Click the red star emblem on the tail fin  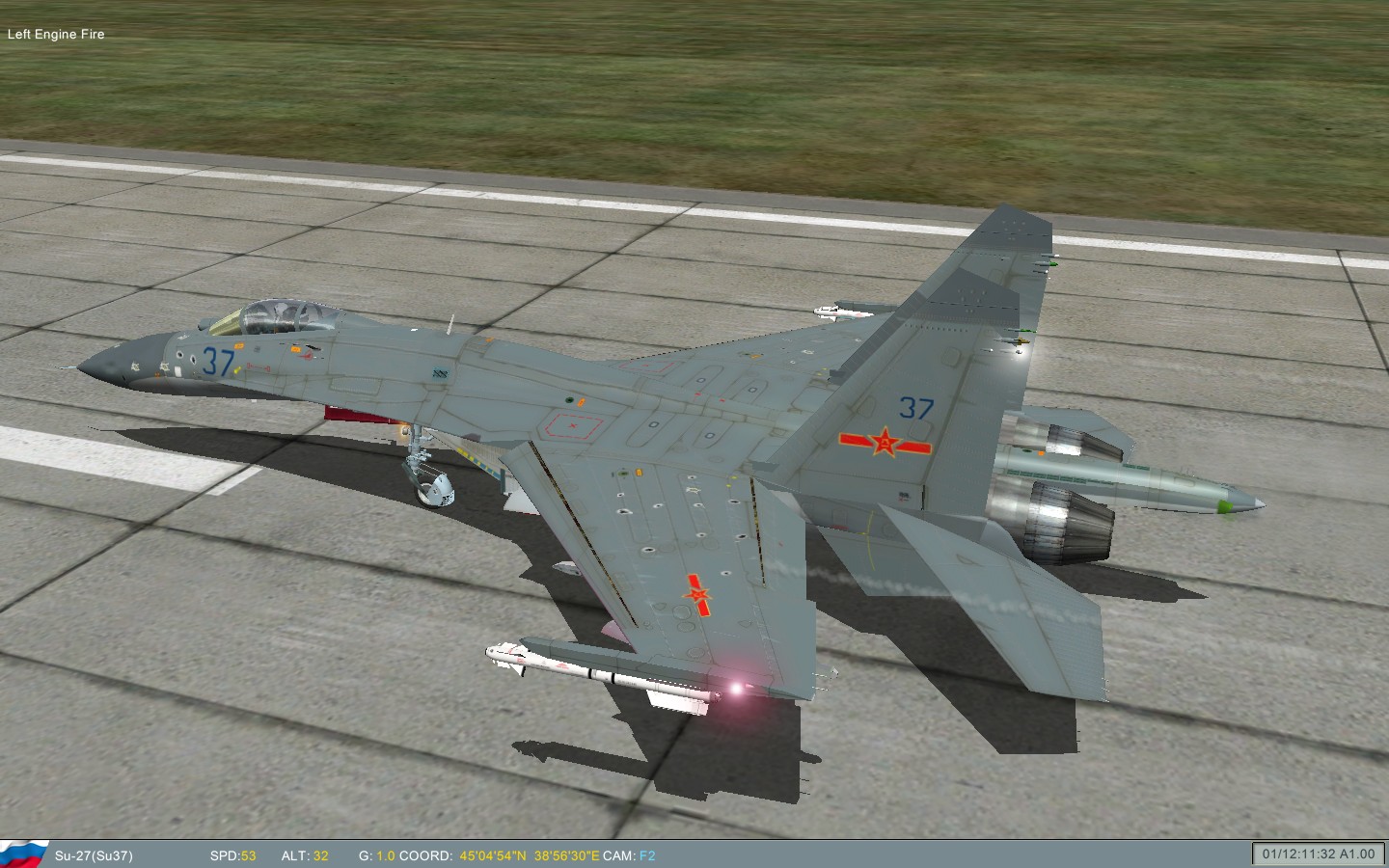[x=884, y=442]
